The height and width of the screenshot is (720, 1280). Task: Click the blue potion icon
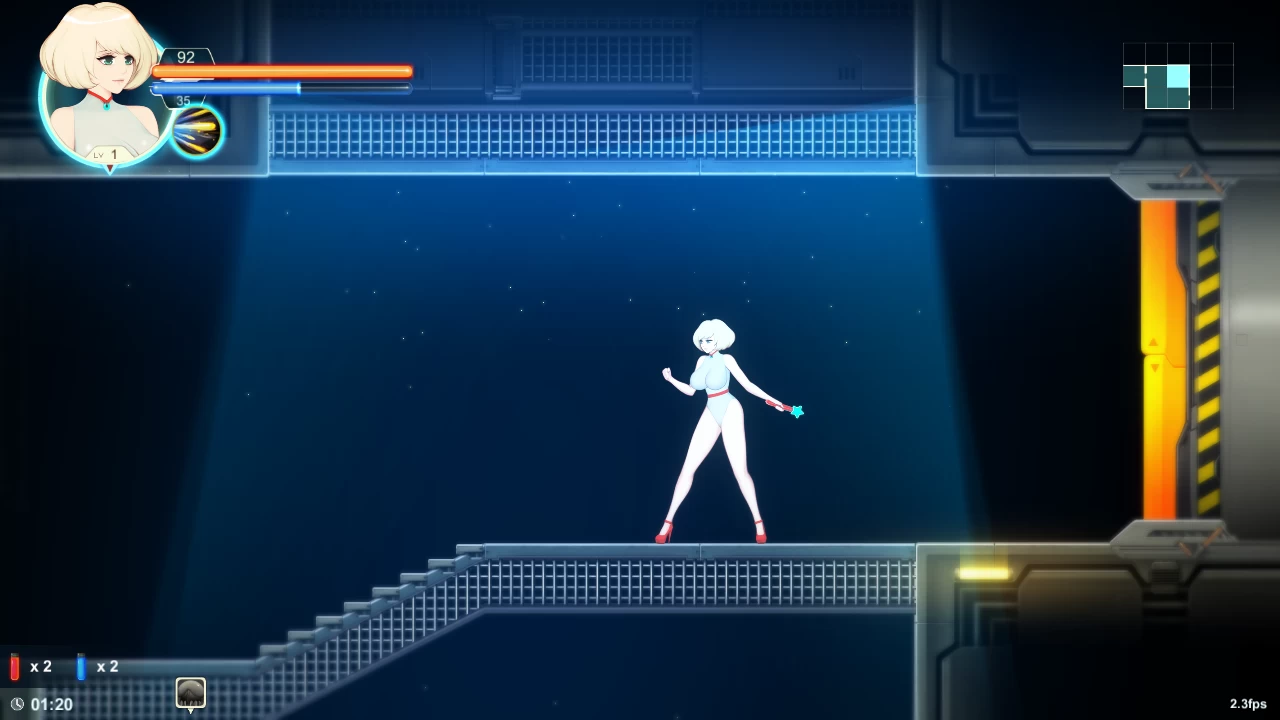[80, 667]
